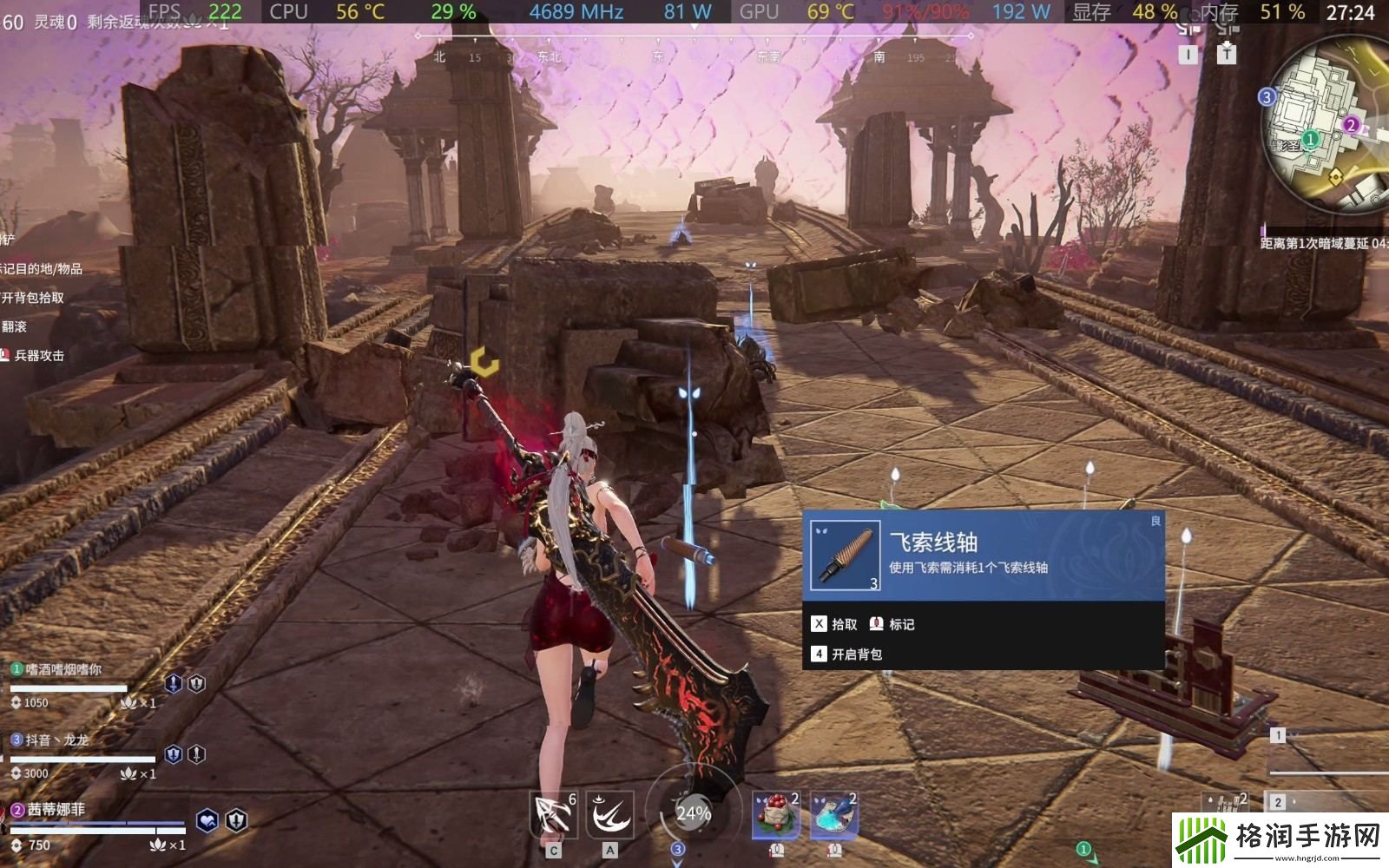The height and width of the screenshot is (868, 1389).
Task: Click the heart buff icon beside 茜蒂娜菲
Action: coord(207,820)
